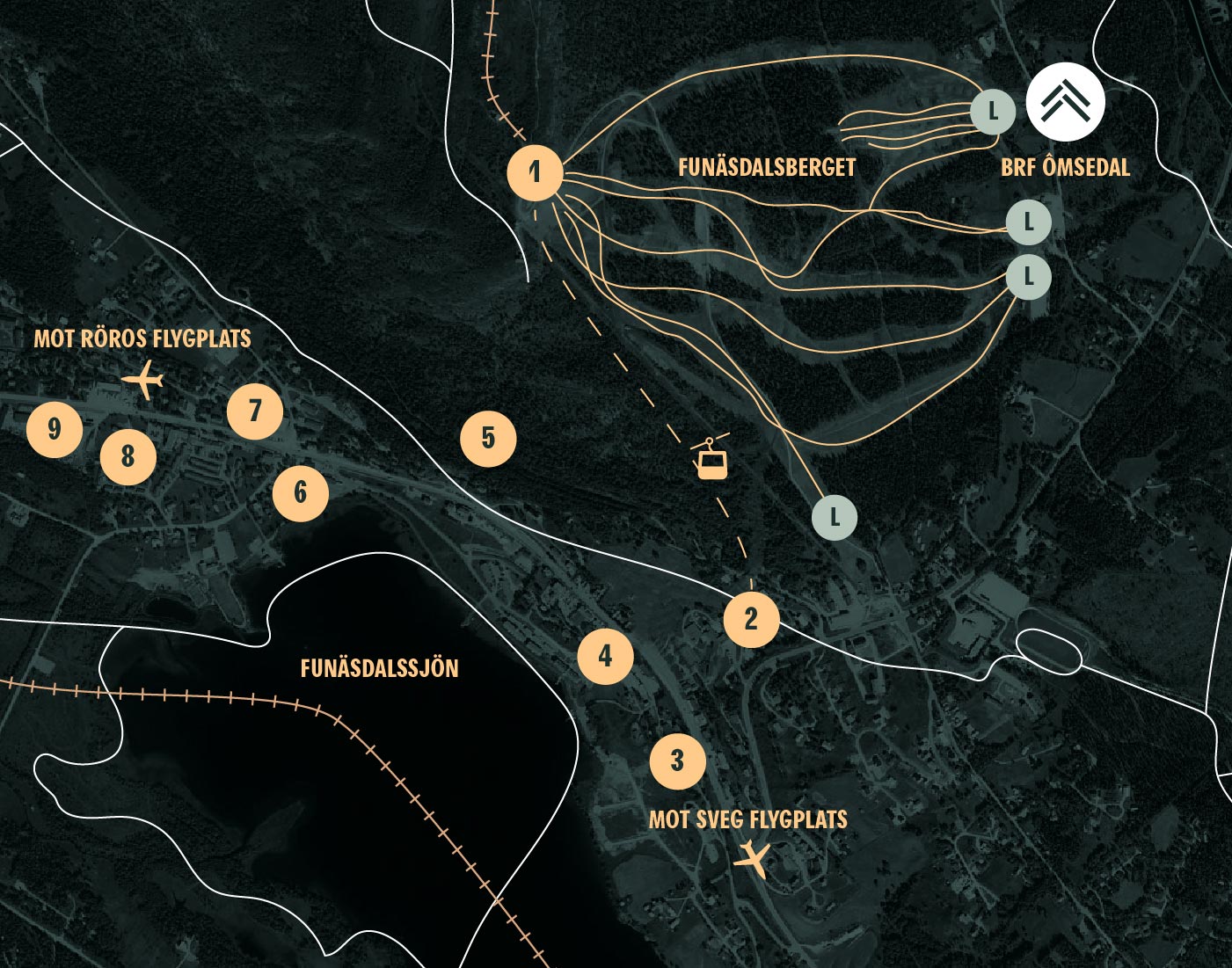Select the L marker beside the Ömsedal logo
1232x968 pixels.
click(993, 112)
